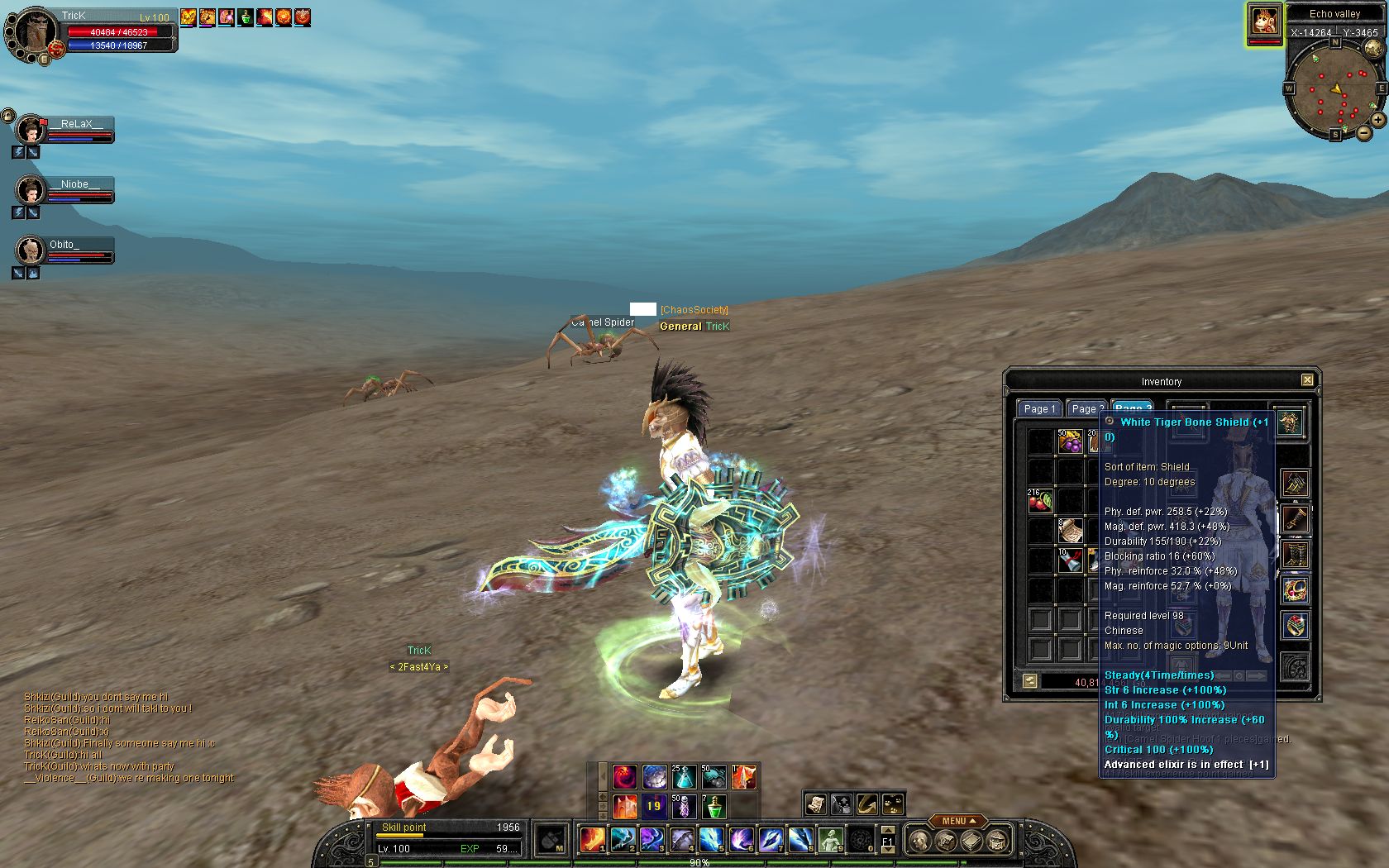Viewport: 1389px width, 868px height.
Task: Switch to inventory Page 1 tab
Action: 1038,408
